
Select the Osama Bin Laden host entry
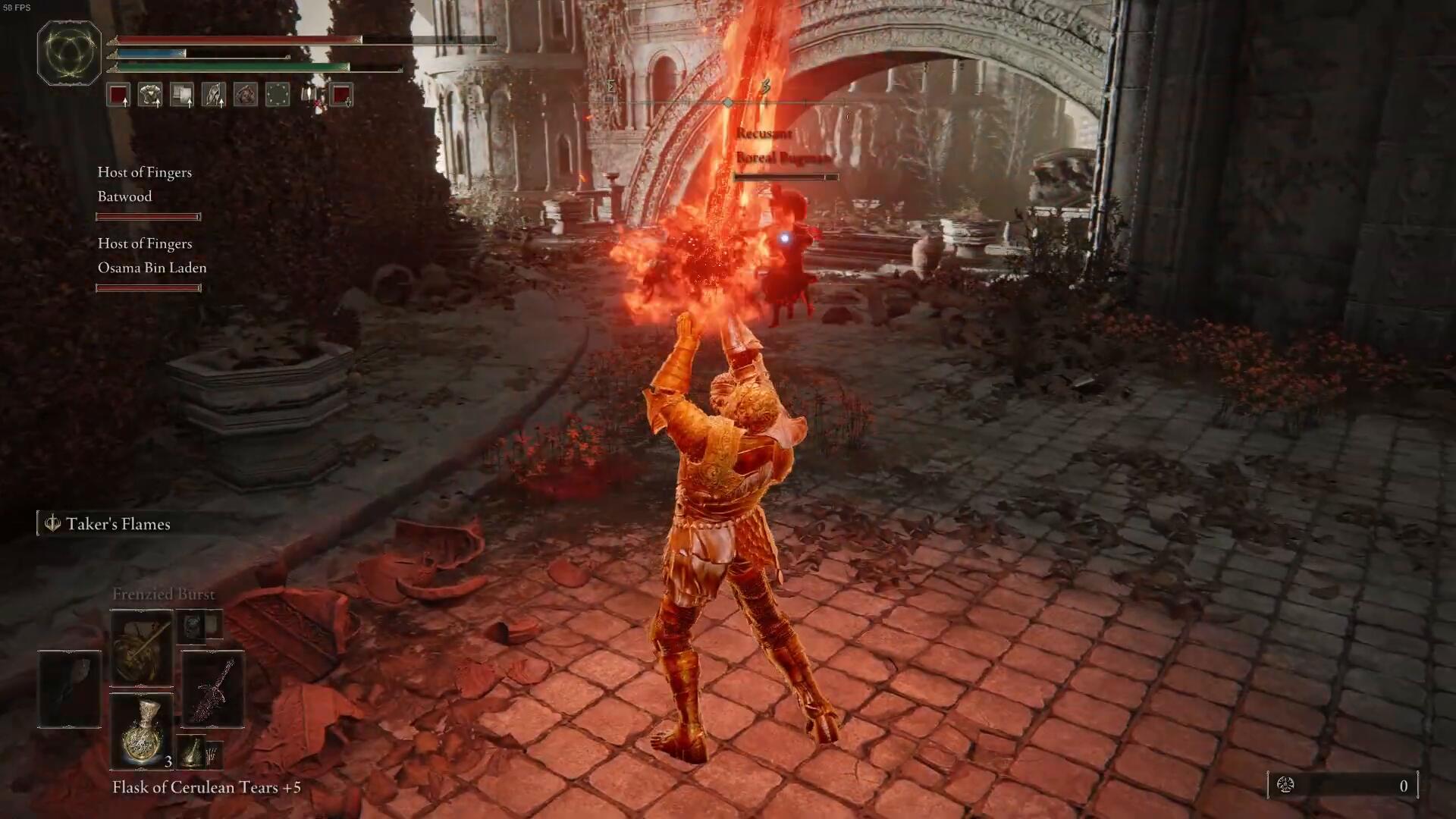tap(152, 268)
